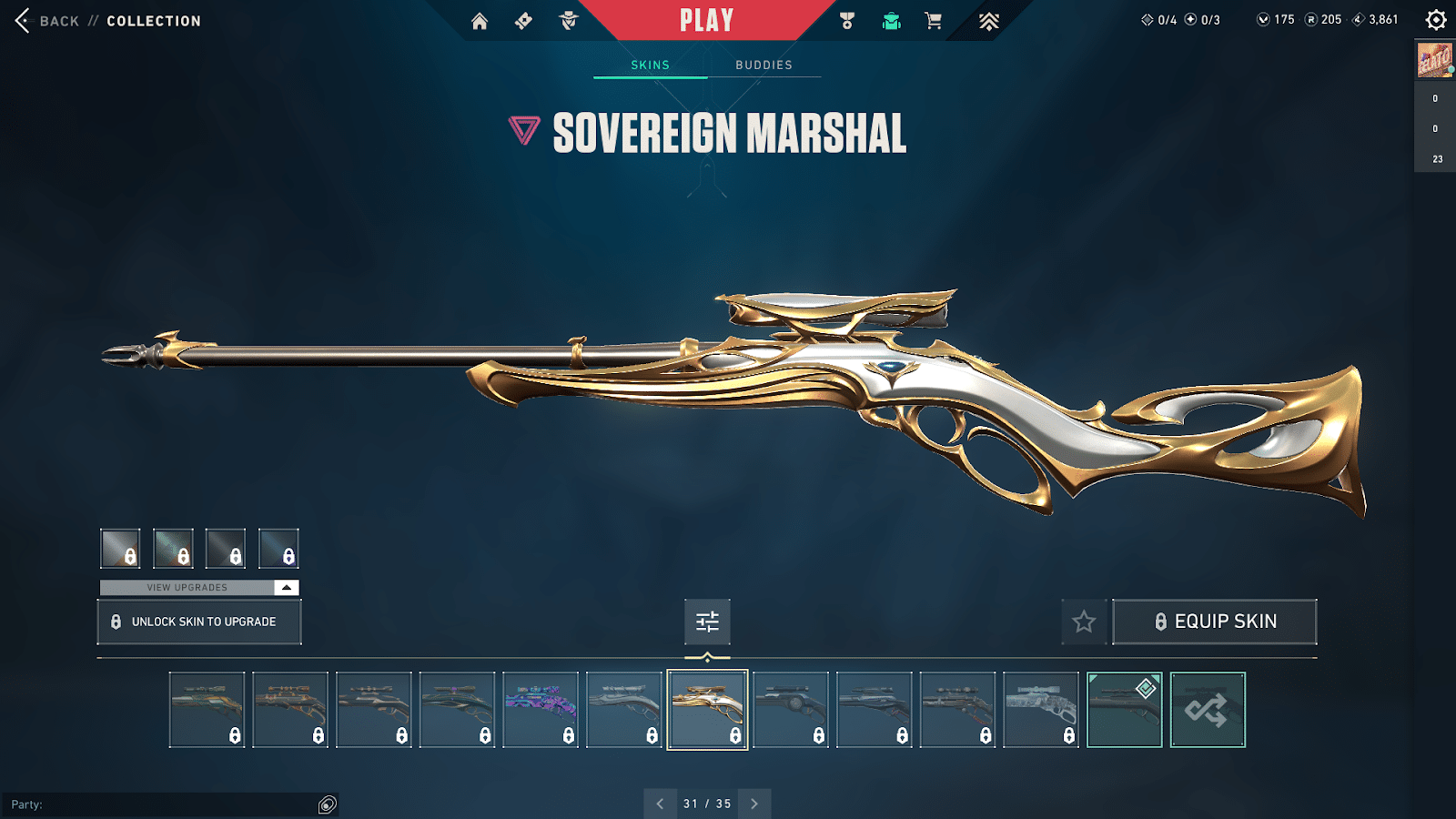
Task: Click the PLAY menu button
Action: click(706, 18)
